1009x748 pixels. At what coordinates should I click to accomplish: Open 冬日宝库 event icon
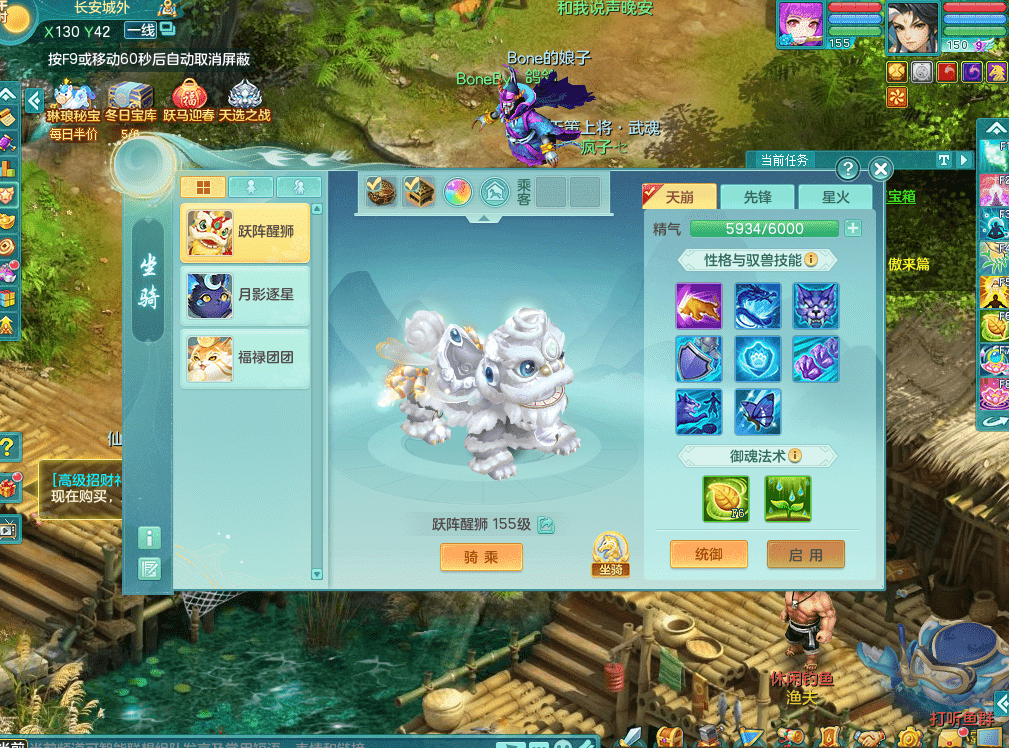coord(131,100)
